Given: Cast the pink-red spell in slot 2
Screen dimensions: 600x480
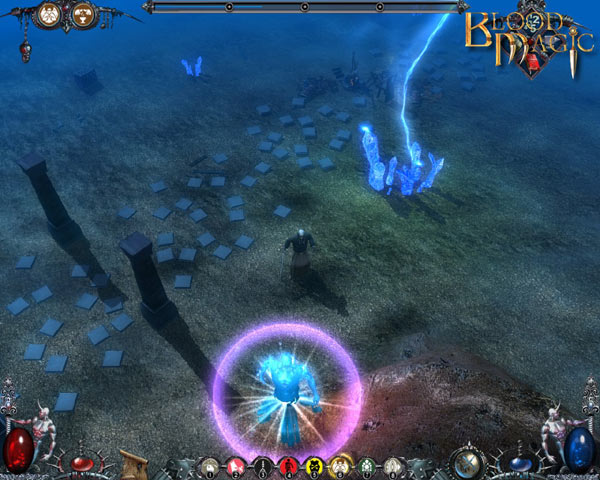Looking at the screenshot, I should coord(237,465).
